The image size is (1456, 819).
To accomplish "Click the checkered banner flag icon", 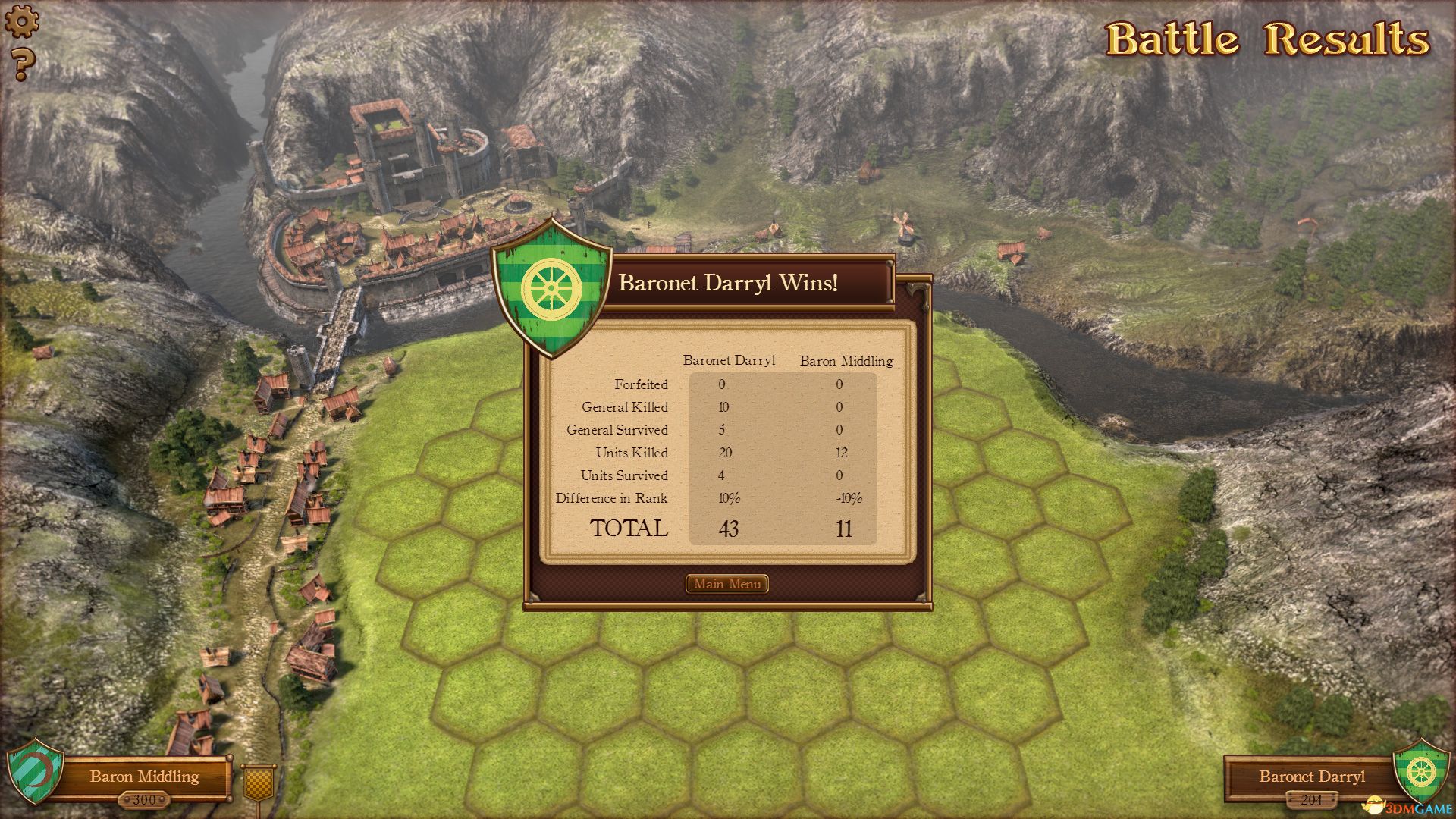I will [x=259, y=782].
